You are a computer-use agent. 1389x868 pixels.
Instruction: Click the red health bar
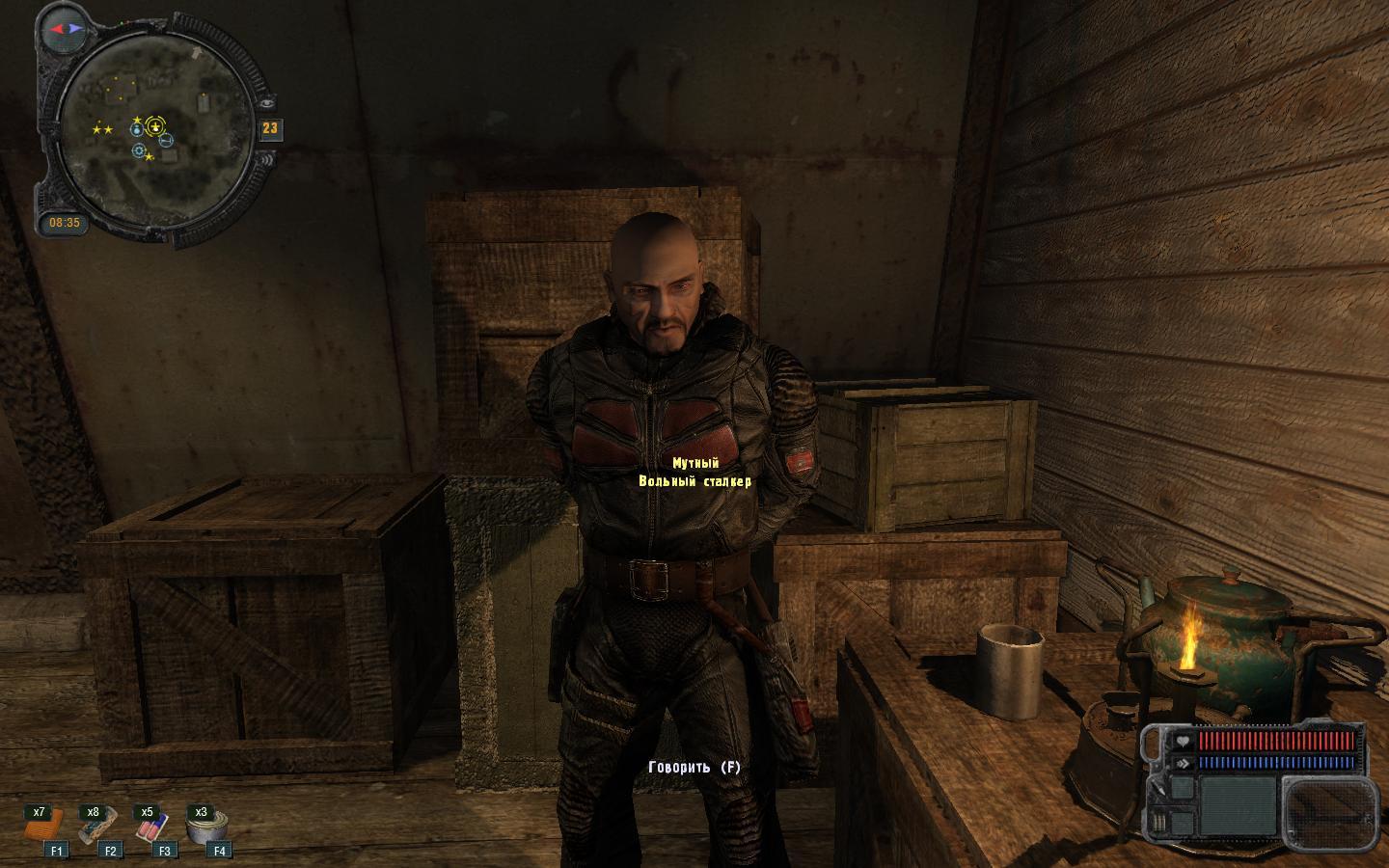(x=1276, y=742)
